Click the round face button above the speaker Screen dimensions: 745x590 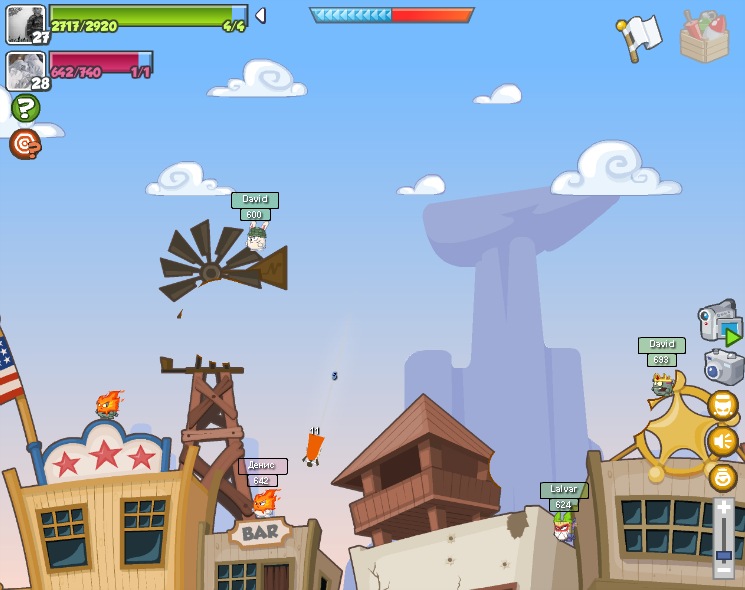point(722,405)
